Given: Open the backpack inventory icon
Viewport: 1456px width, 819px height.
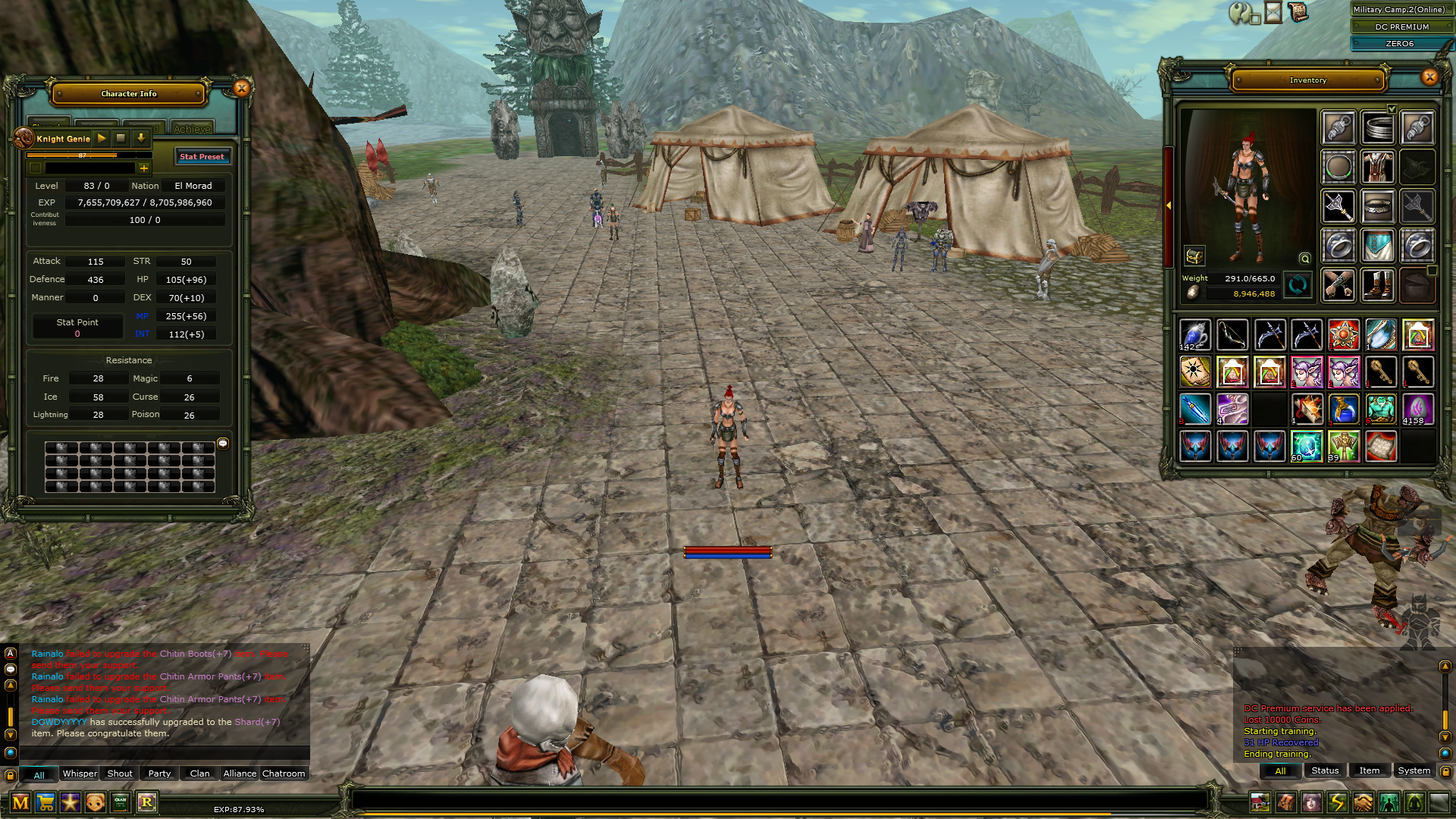Looking at the screenshot, I should coord(1287,802).
